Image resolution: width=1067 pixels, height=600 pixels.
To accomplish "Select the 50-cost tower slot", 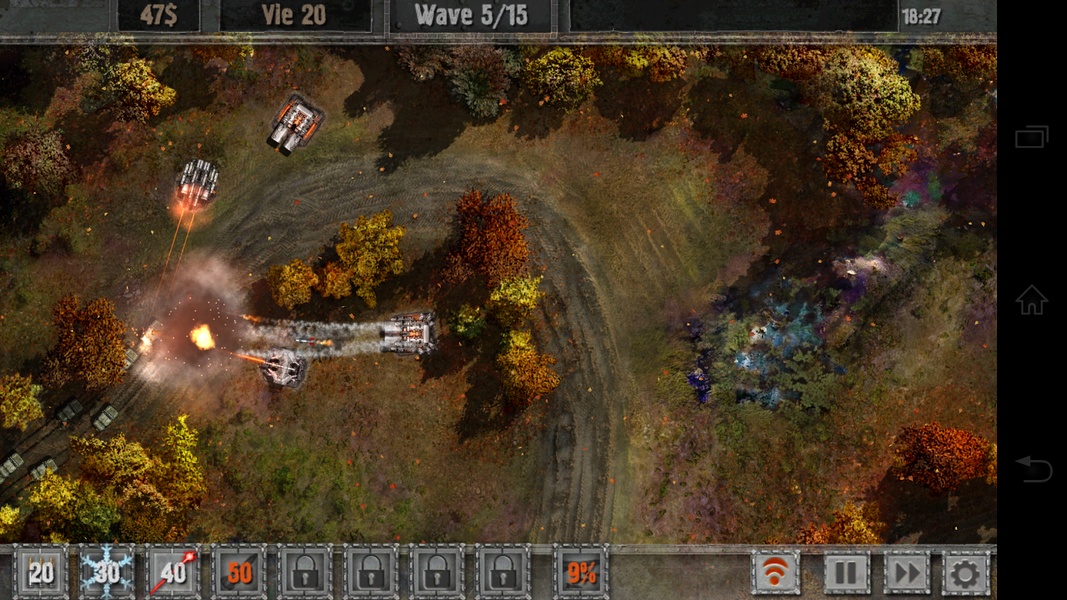I will tap(238, 572).
